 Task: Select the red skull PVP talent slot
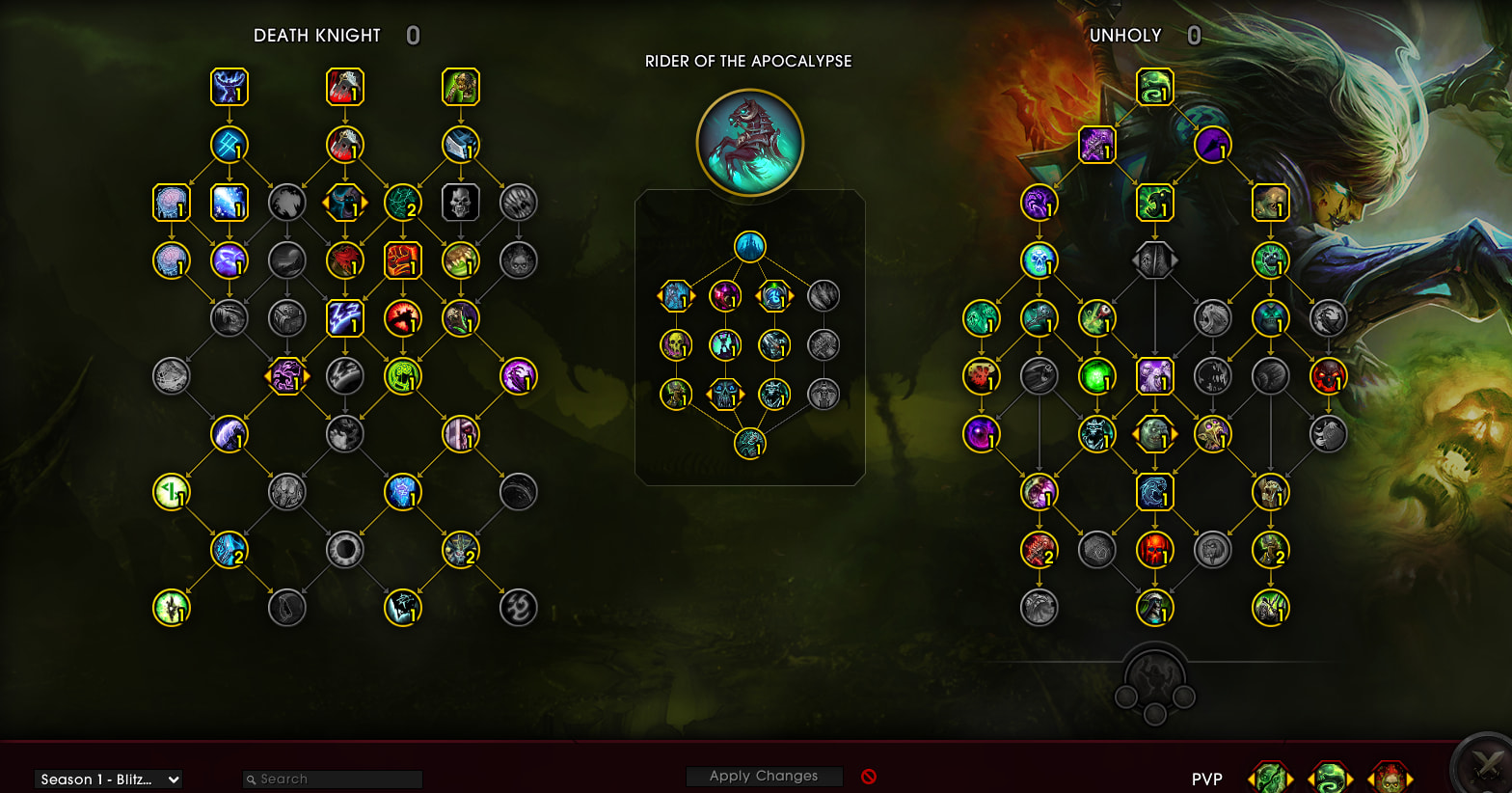tap(1390, 778)
